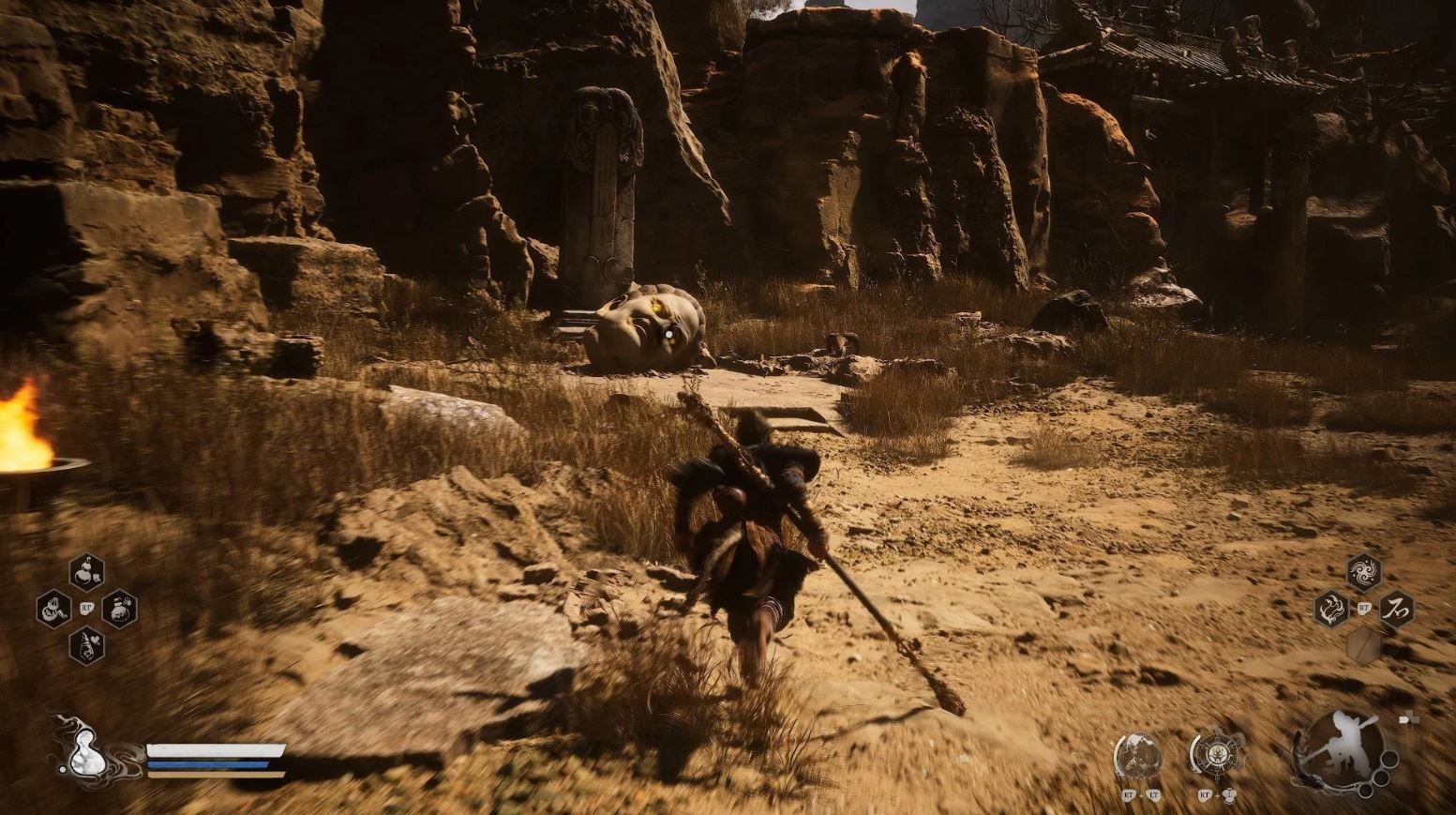Toggle the small square indicator at top right corner
Image resolution: width=1456 pixels, height=815 pixels.
click(x=1409, y=717)
